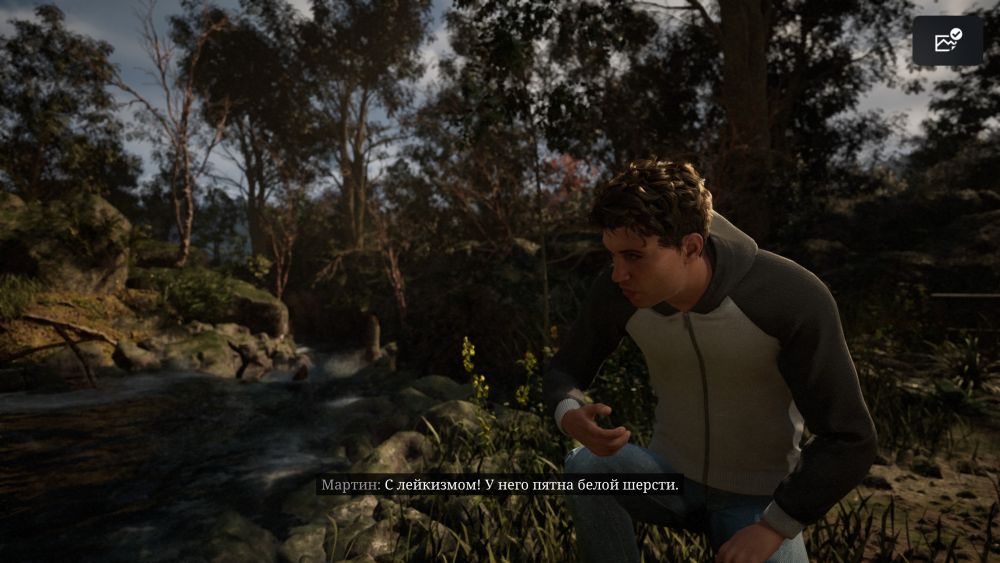Click the screenshot-saved image icon with checkmark

coord(947,41)
